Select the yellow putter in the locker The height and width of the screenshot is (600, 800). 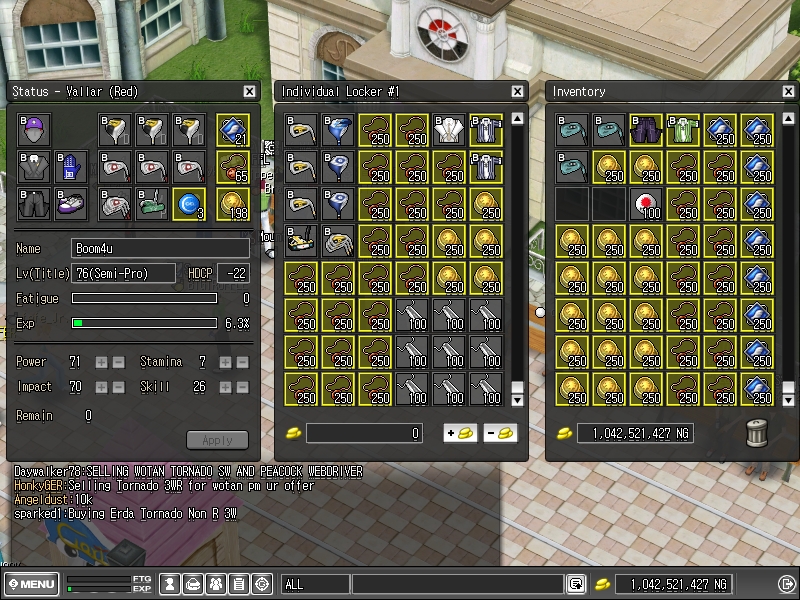click(x=302, y=241)
